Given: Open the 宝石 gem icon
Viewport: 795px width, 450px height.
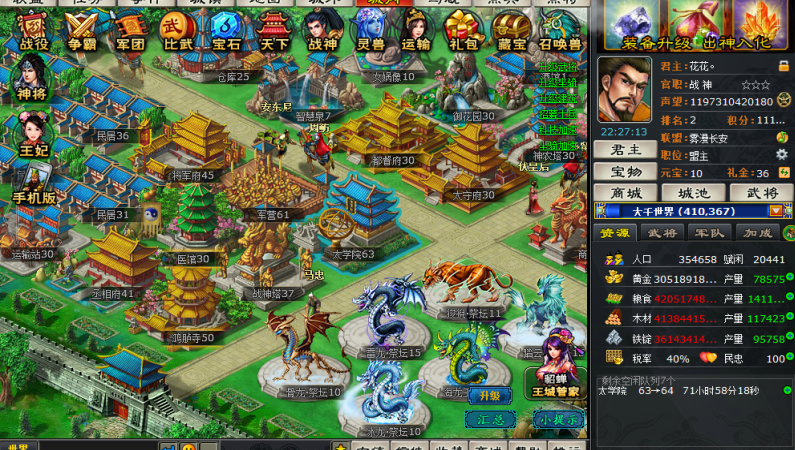Looking at the screenshot, I should coord(225,32).
